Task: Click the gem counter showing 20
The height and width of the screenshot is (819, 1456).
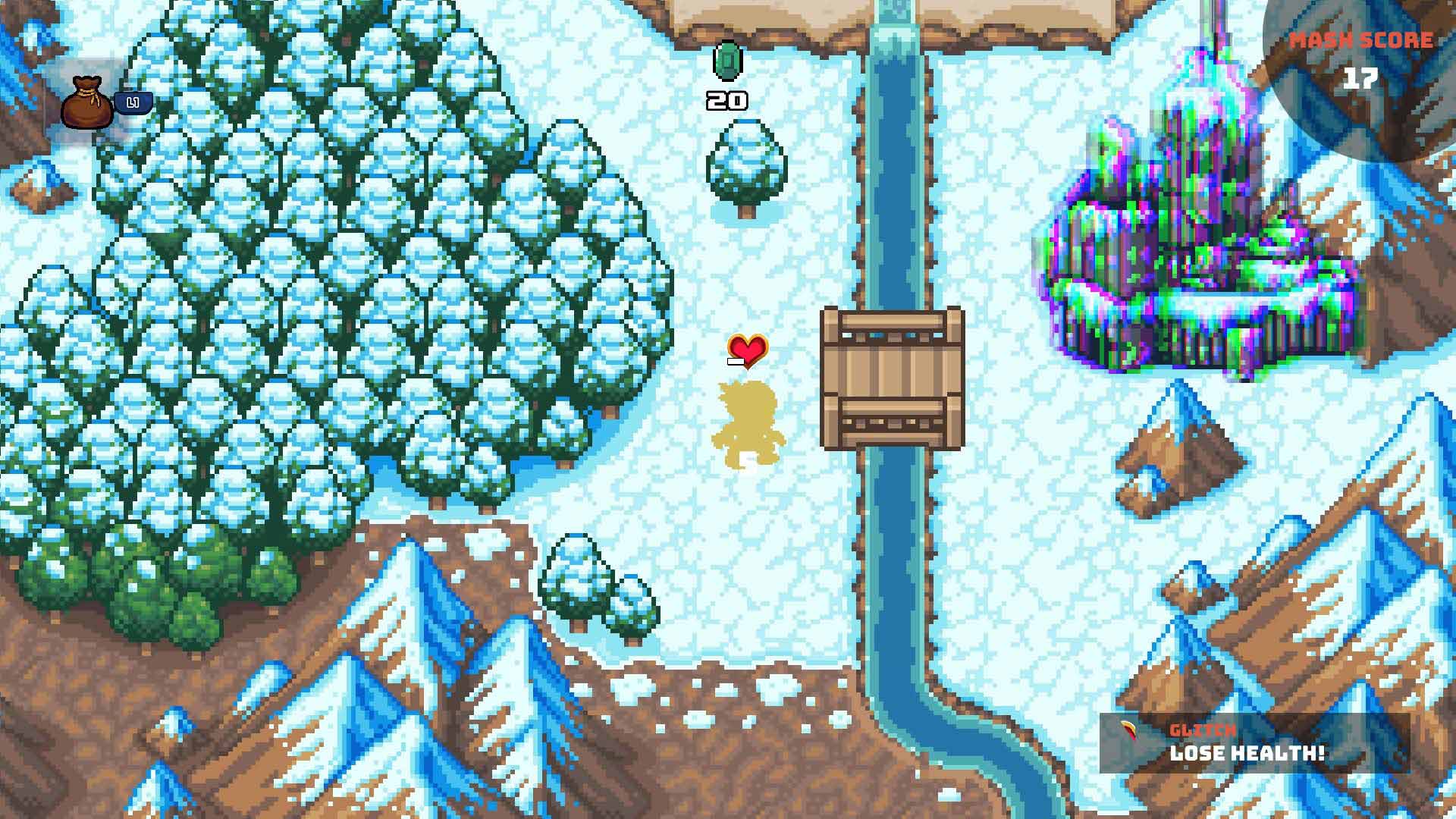Action: tap(726, 100)
